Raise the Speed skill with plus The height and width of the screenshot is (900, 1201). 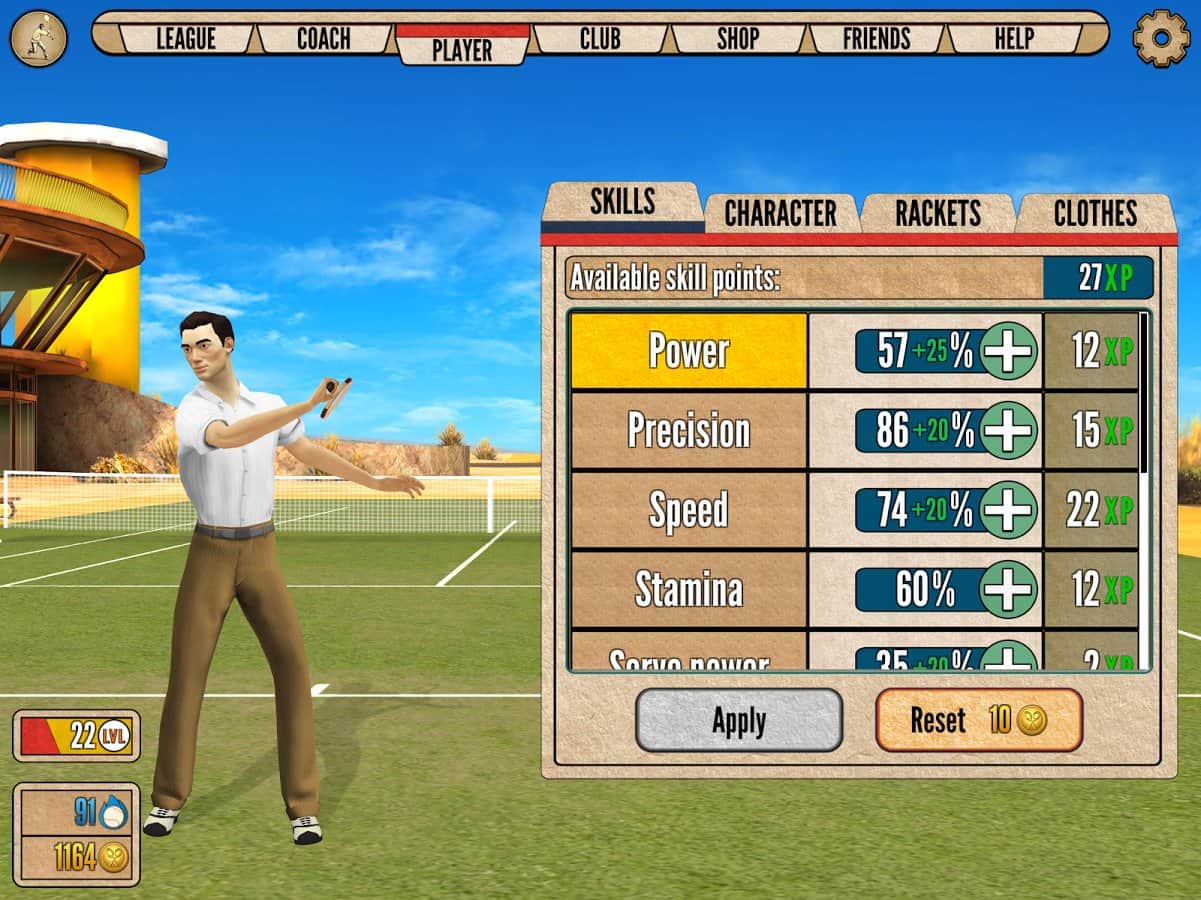point(1008,510)
